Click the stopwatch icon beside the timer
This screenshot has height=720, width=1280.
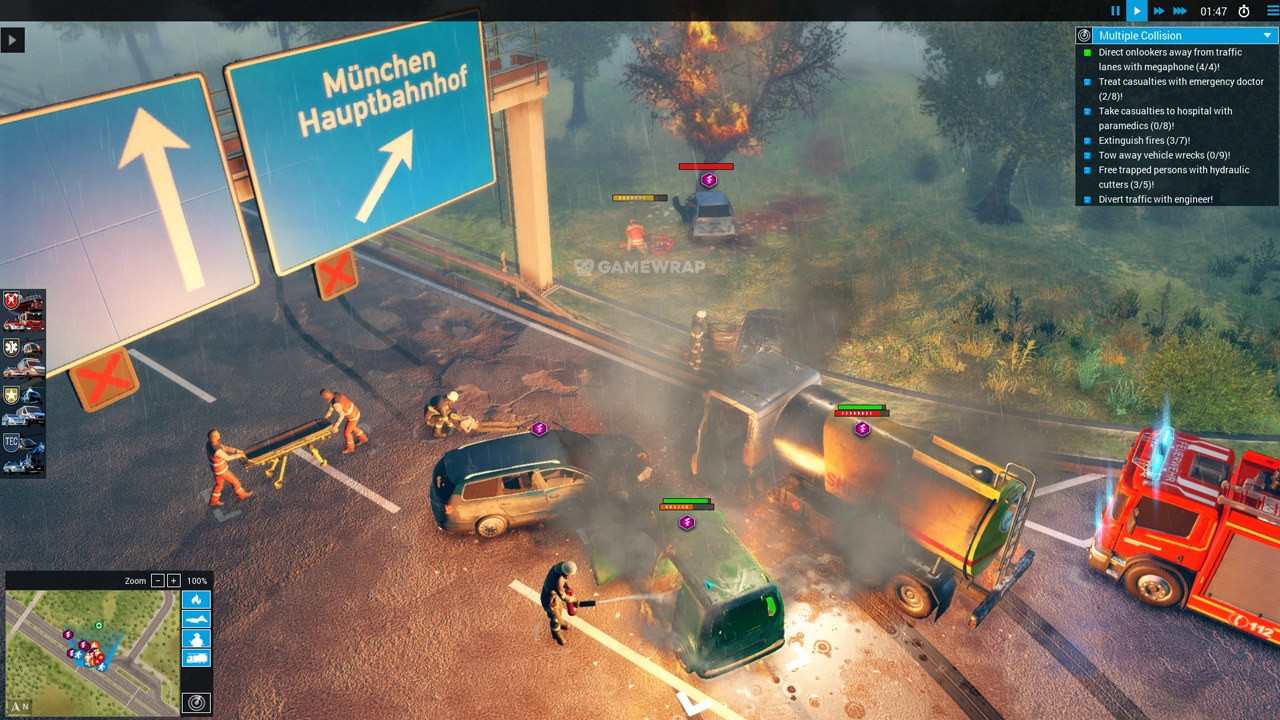click(1244, 11)
